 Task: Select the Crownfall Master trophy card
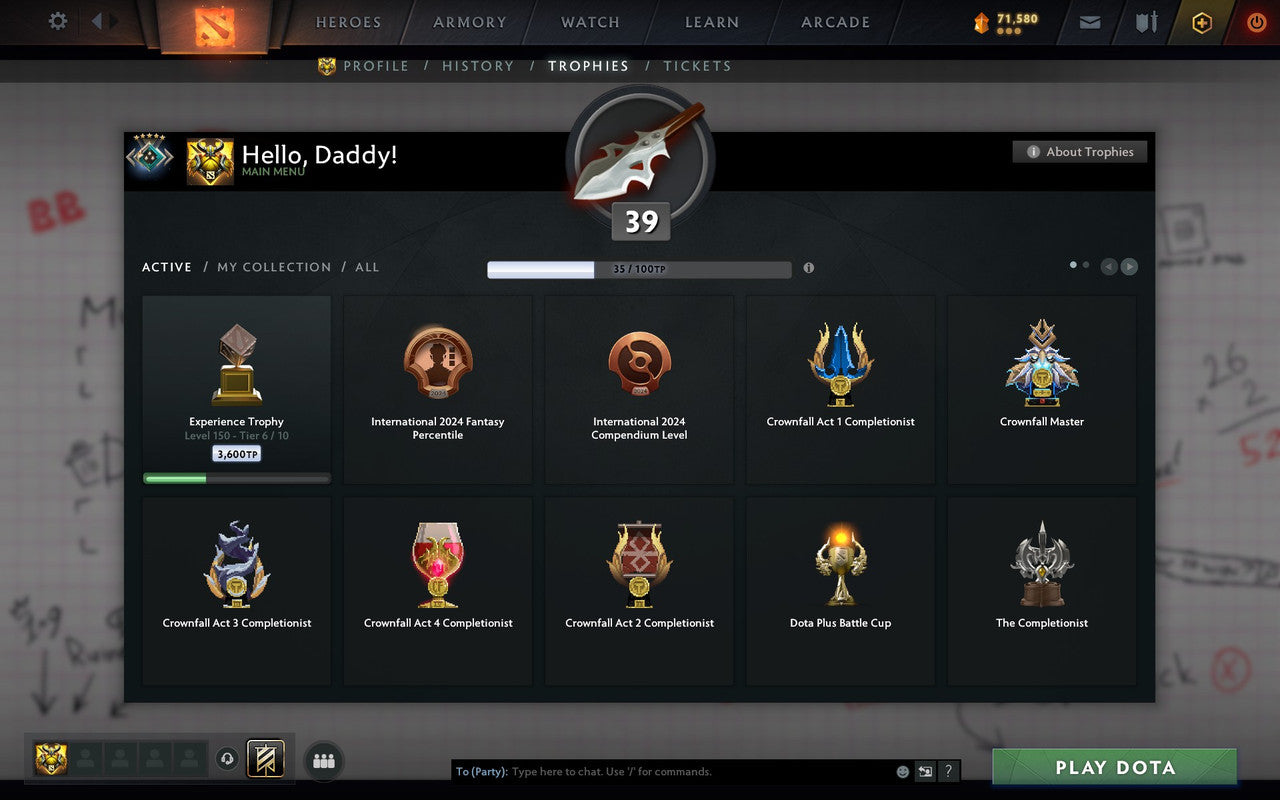click(1042, 390)
